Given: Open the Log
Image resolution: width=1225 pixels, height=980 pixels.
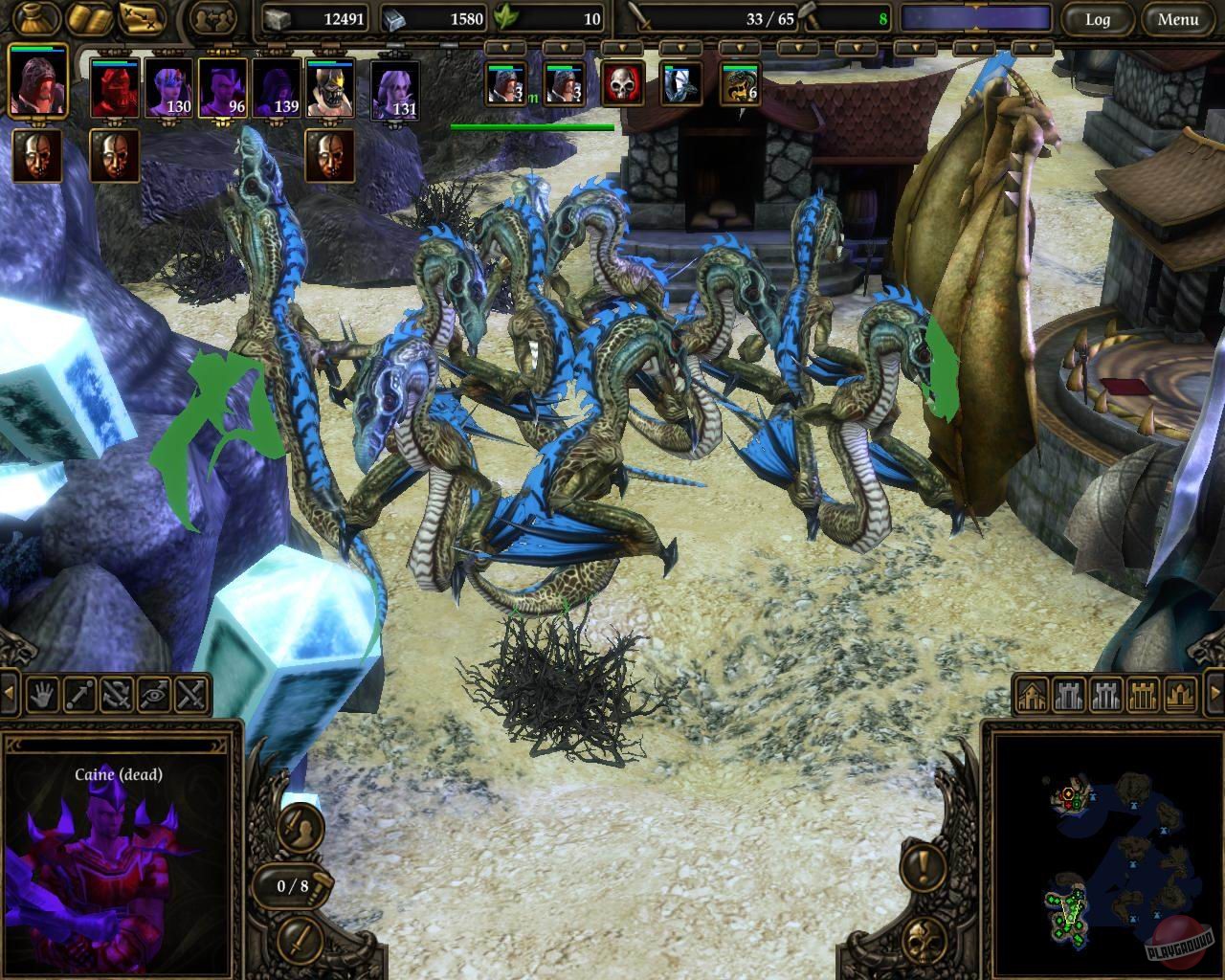Looking at the screenshot, I should pos(1098,18).
